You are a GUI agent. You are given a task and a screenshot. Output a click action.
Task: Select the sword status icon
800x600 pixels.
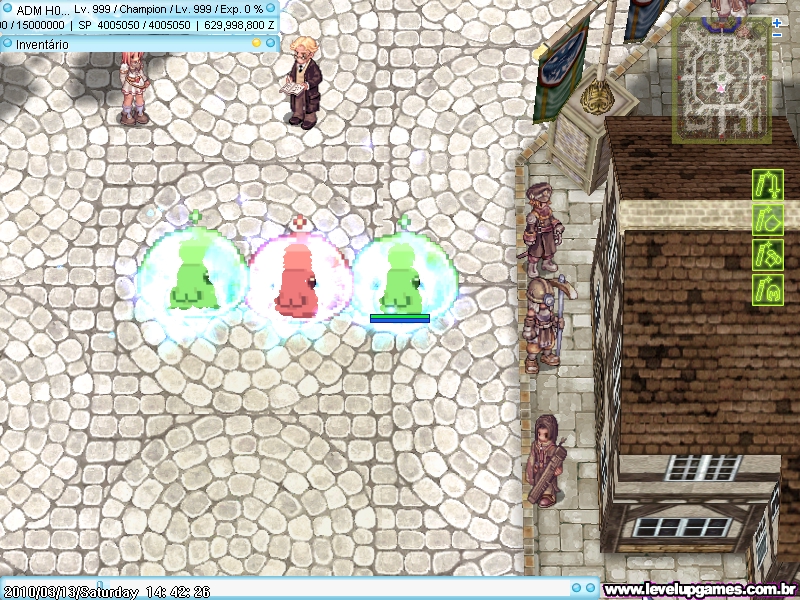[767, 185]
